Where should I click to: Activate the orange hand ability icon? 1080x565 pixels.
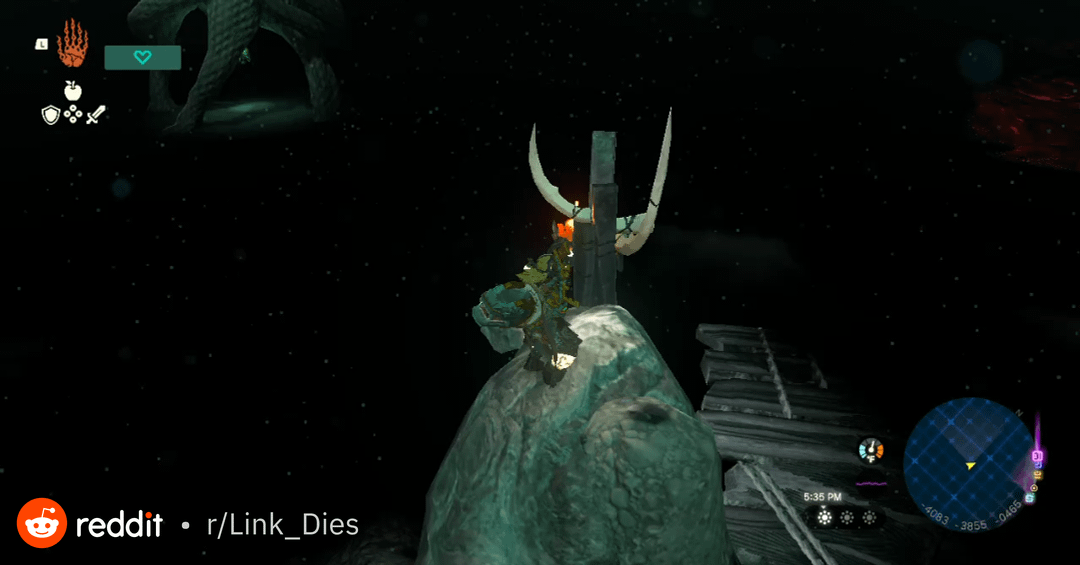click(x=72, y=44)
